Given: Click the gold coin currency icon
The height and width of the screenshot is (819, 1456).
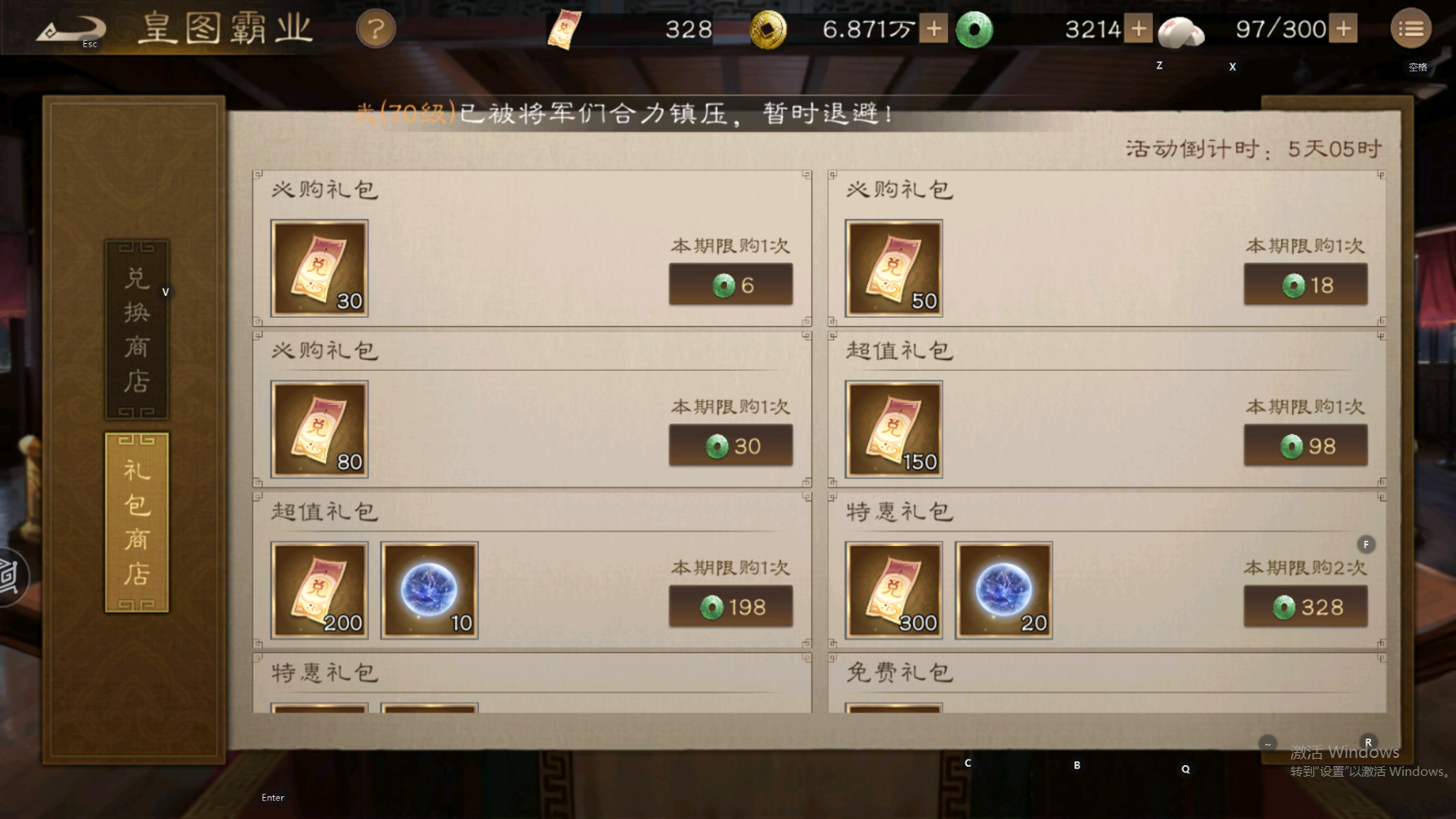Looking at the screenshot, I should (769, 29).
